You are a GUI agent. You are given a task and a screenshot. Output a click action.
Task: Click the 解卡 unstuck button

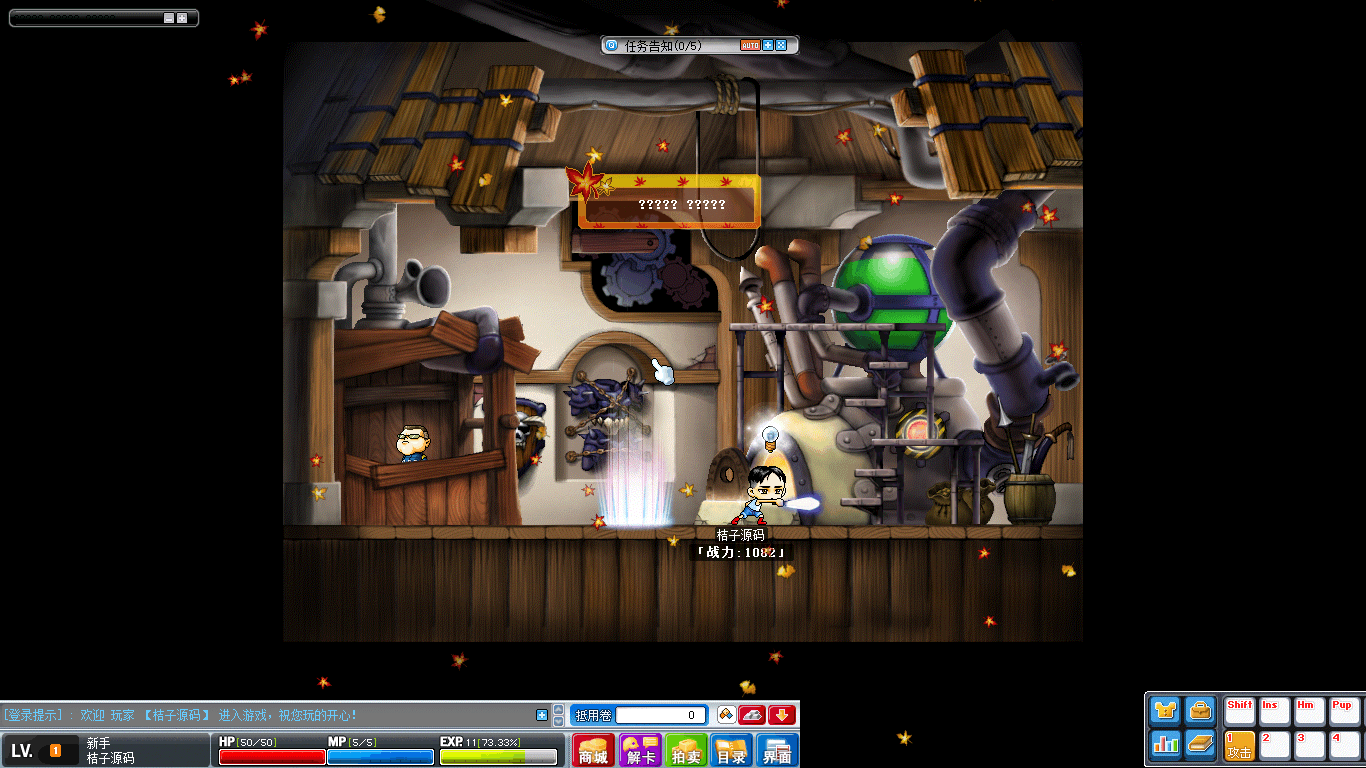tap(640, 750)
